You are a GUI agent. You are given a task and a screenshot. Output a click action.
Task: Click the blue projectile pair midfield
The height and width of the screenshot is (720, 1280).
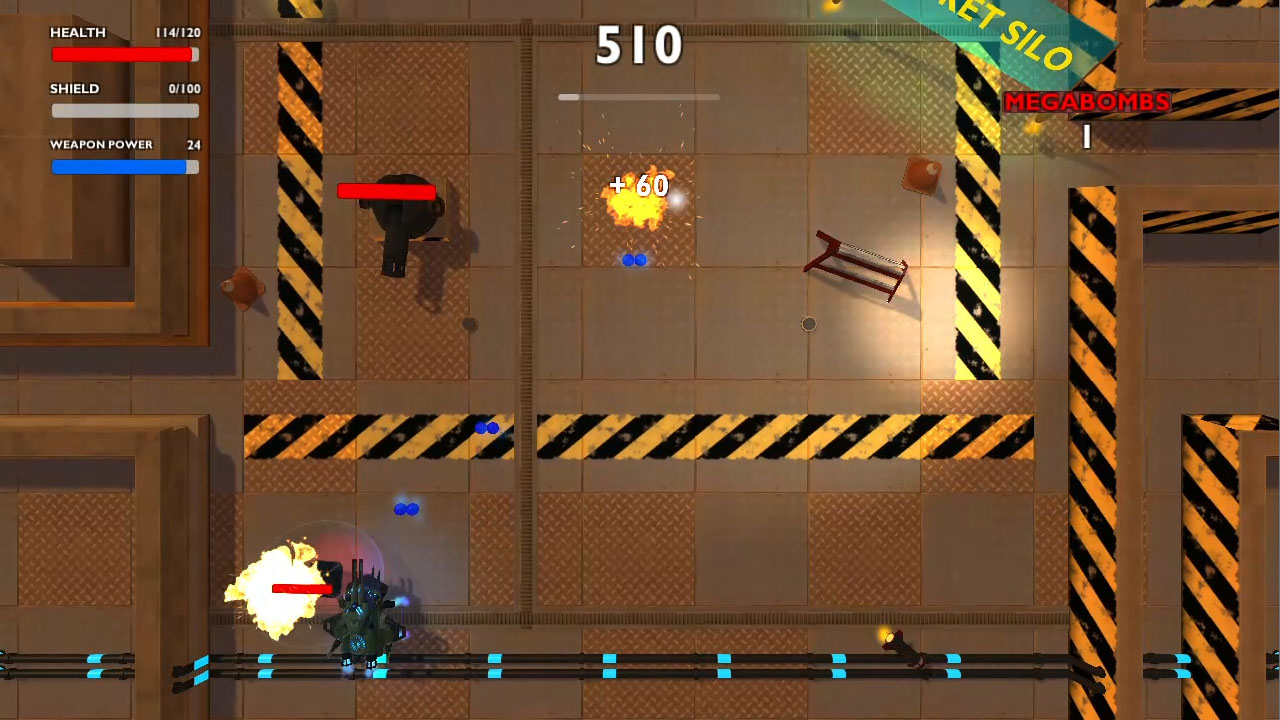point(487,428)
